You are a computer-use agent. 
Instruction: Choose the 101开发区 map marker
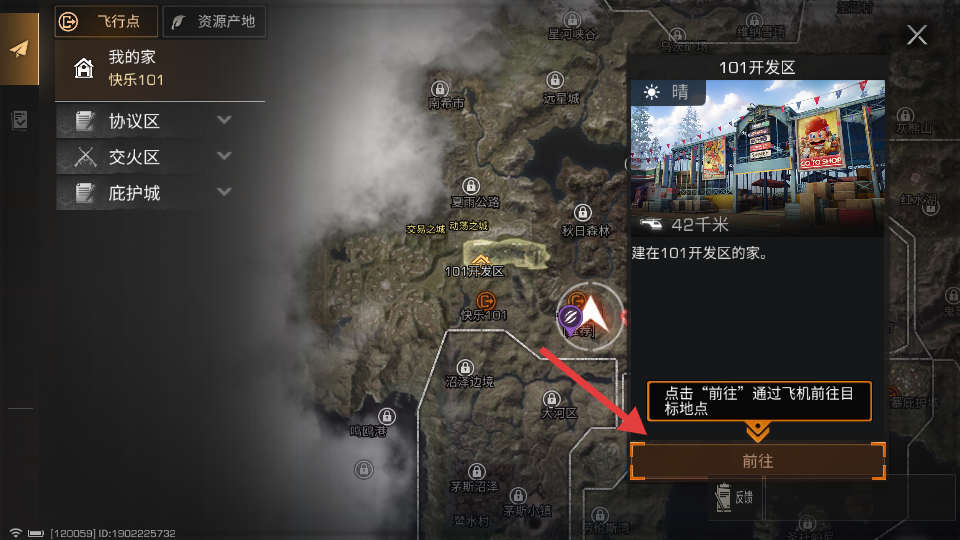(x=481, y=259)
